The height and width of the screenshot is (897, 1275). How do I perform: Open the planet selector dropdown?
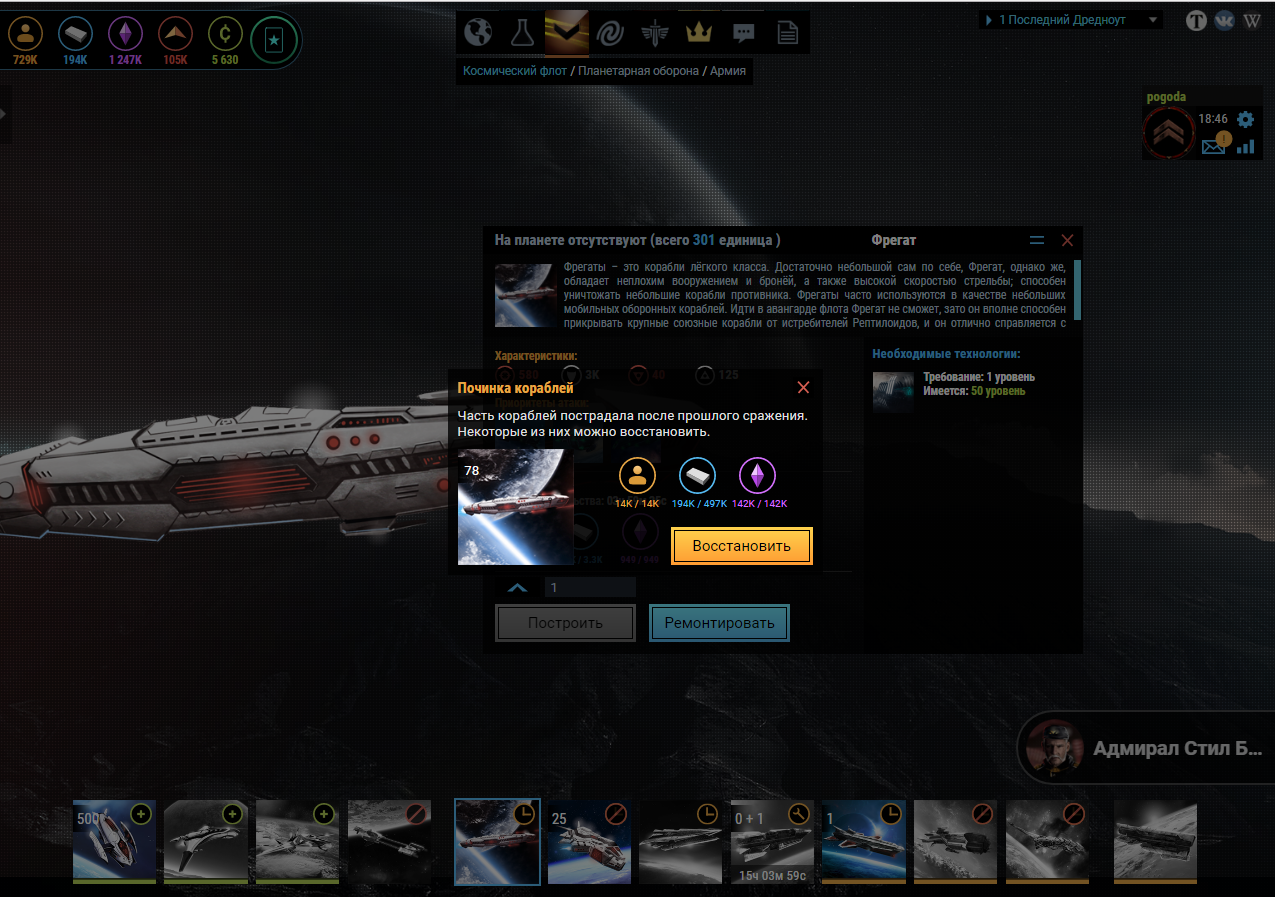[1070, 20]
